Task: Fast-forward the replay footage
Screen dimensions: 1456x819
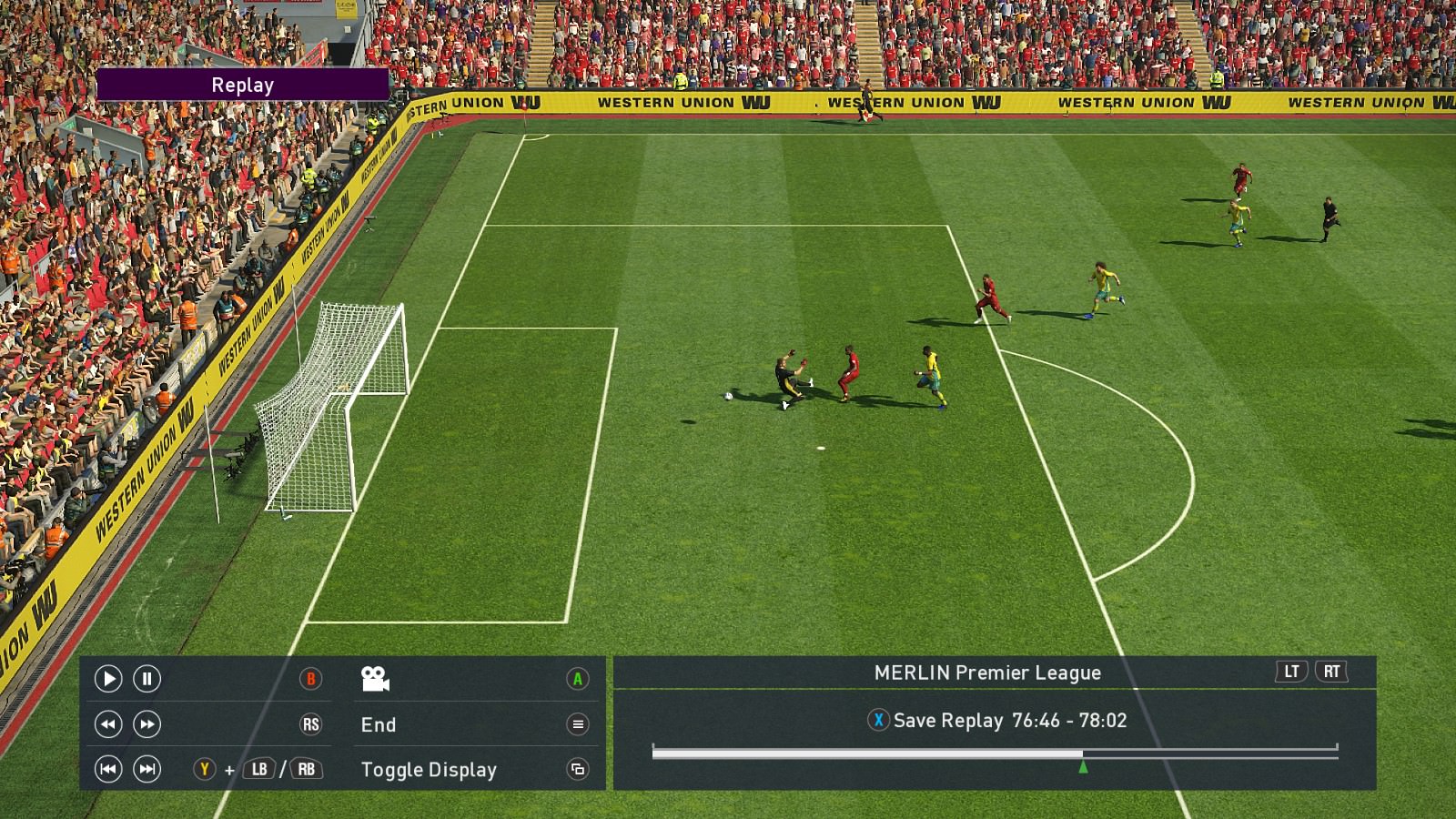Action: click(x=147, y=724)
